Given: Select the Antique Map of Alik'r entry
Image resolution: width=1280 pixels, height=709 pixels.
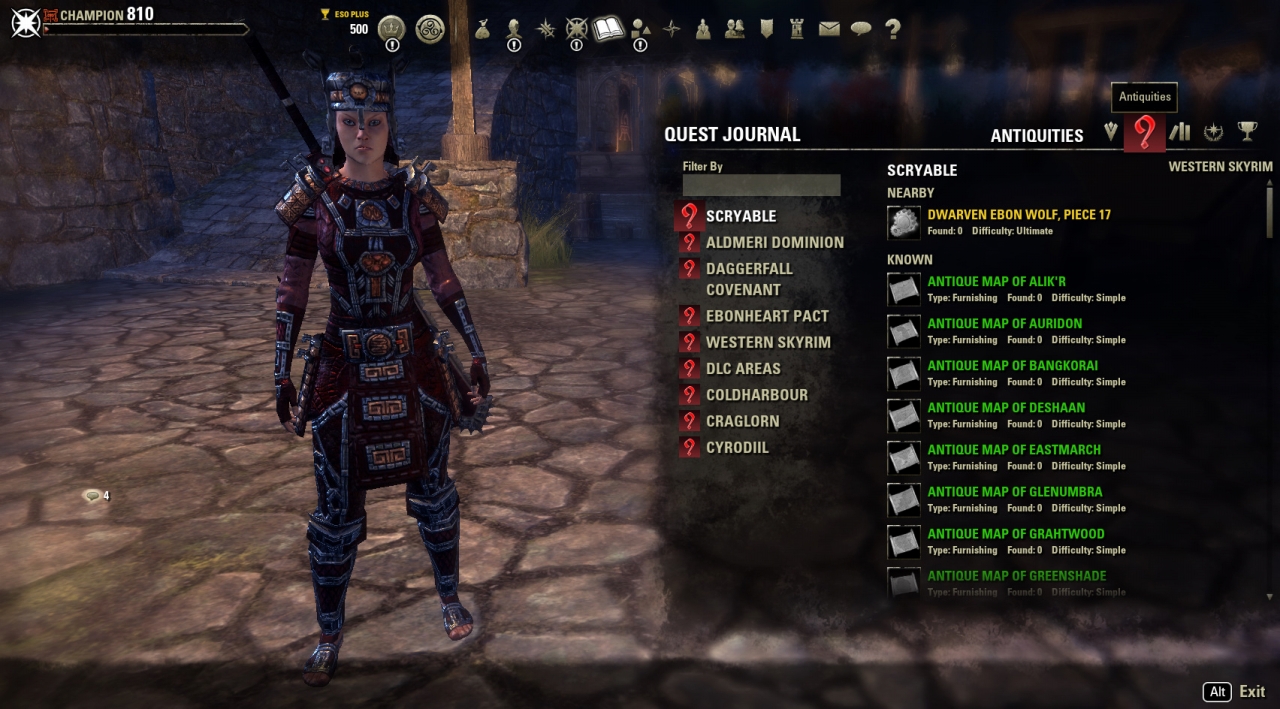Looking at the screenshot, I should (996, 282).
